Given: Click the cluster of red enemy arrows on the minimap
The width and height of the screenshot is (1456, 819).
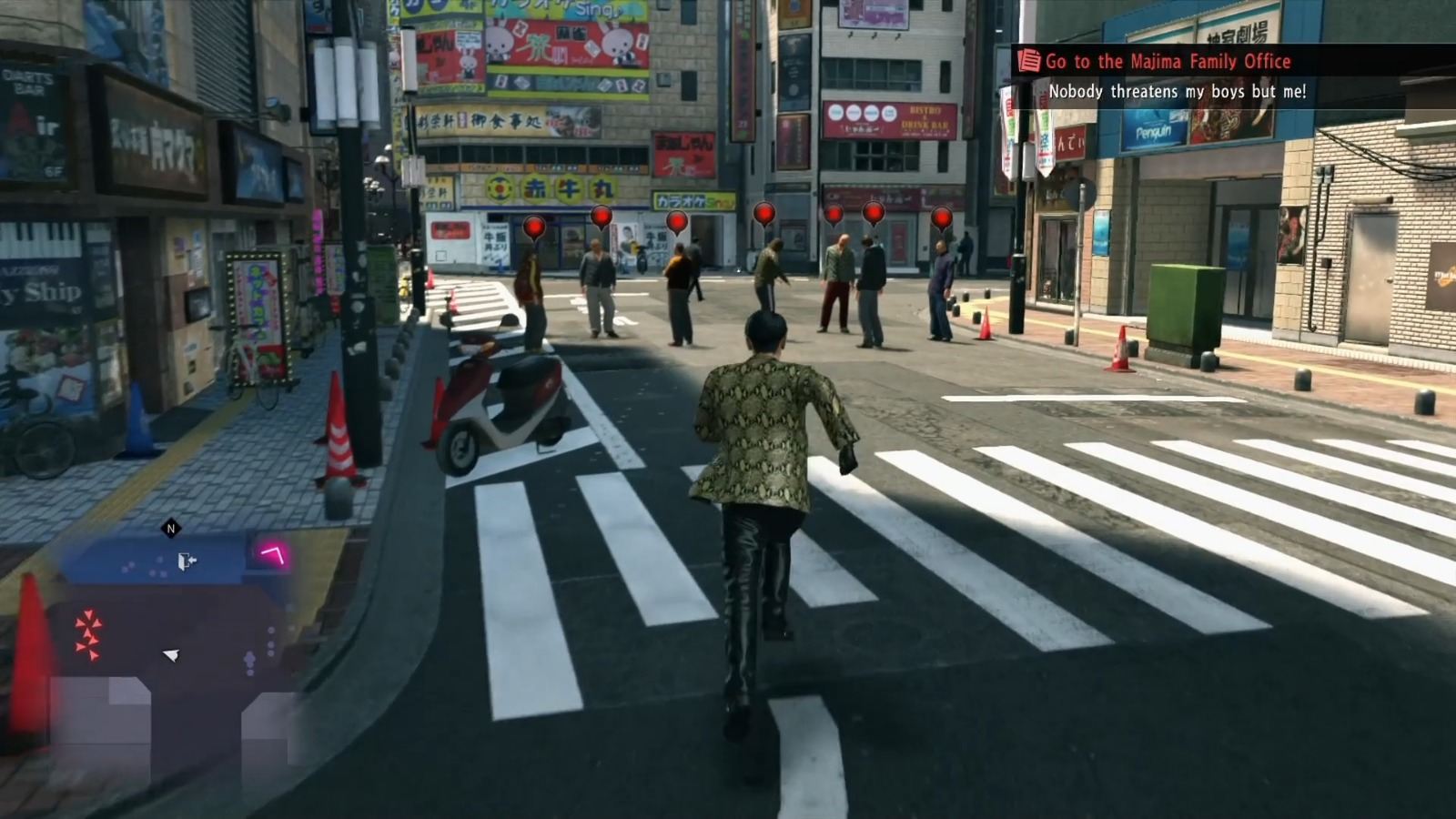Looking at the screenshot, I should click(x=86, y=632).
